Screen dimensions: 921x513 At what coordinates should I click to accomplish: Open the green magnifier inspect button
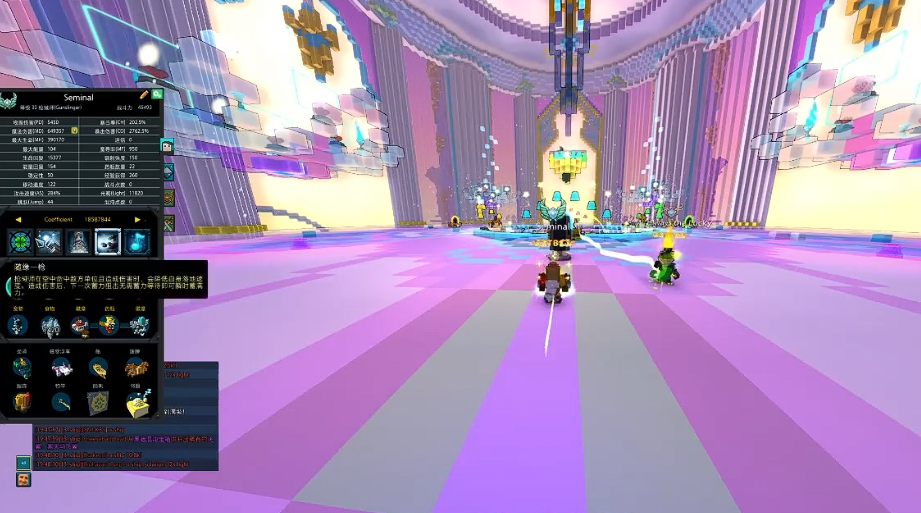tap(157, 95)
